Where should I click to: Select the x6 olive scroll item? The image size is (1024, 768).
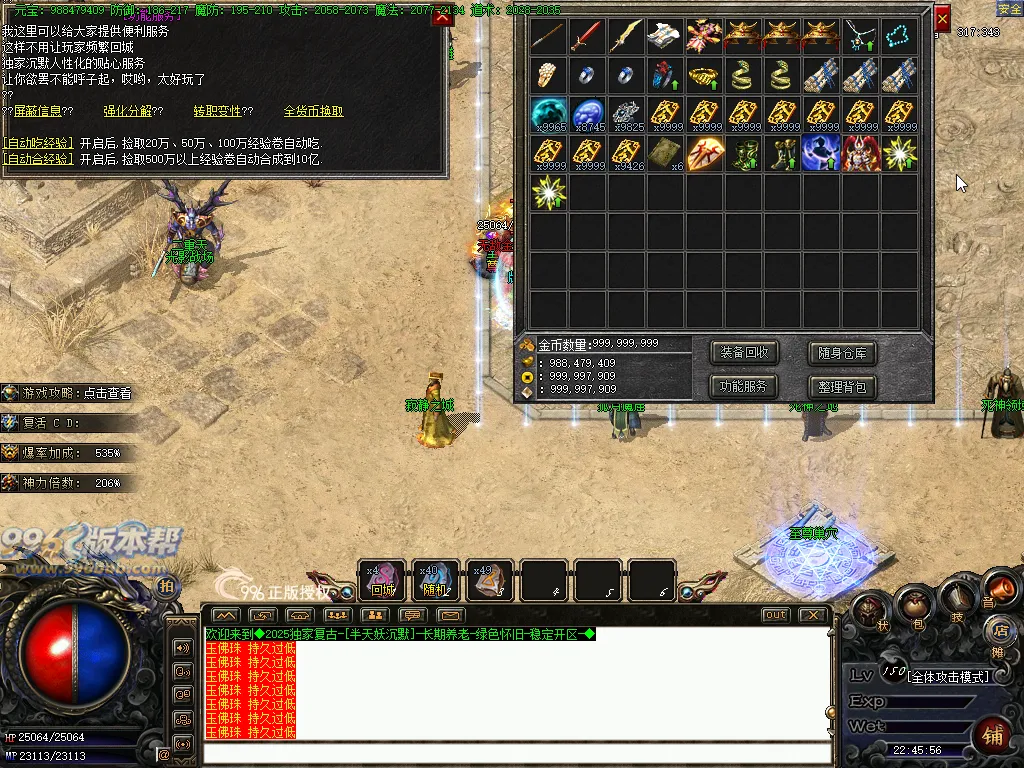(665, 153)
